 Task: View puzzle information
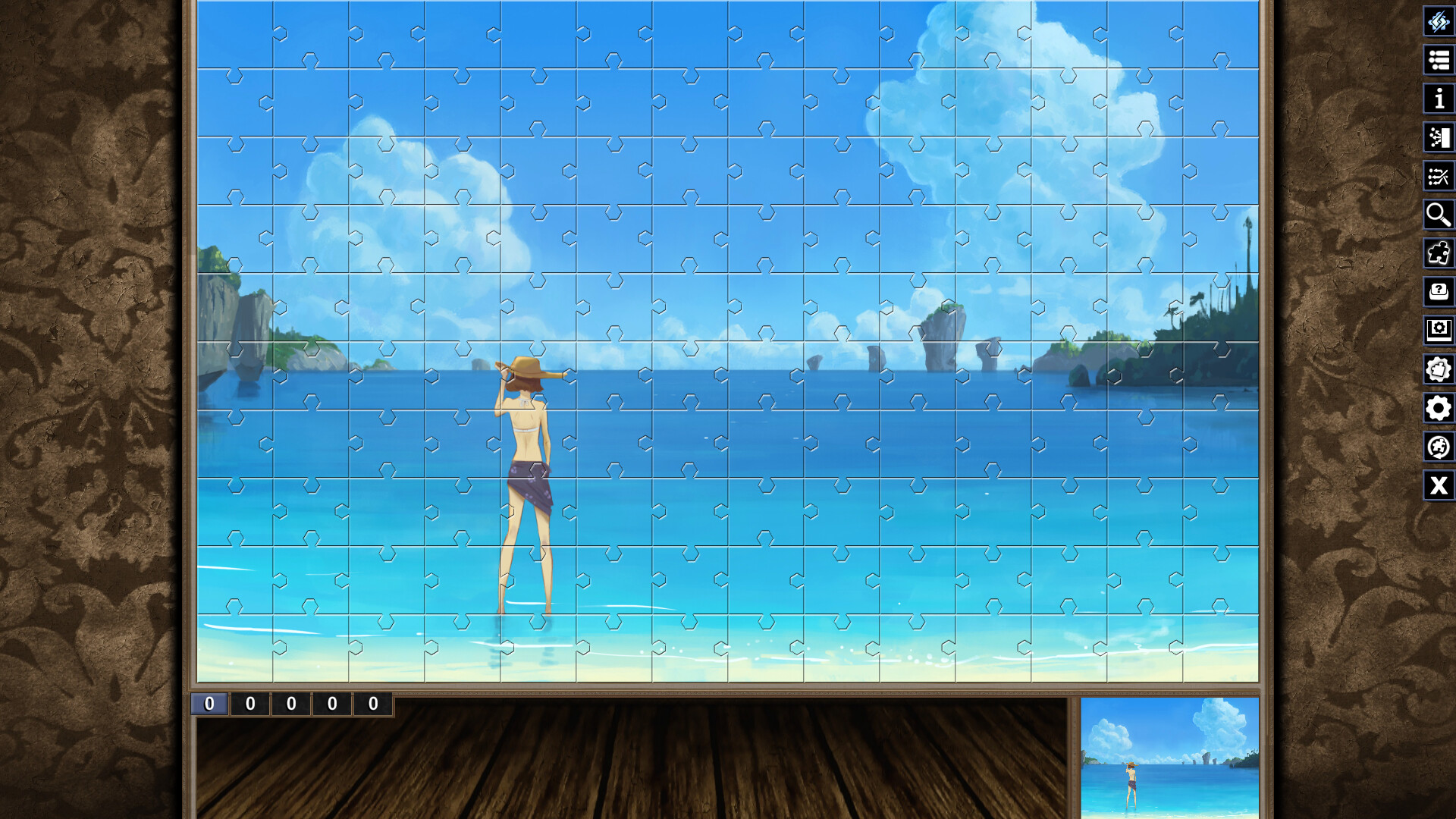[x=1439, y=99]
